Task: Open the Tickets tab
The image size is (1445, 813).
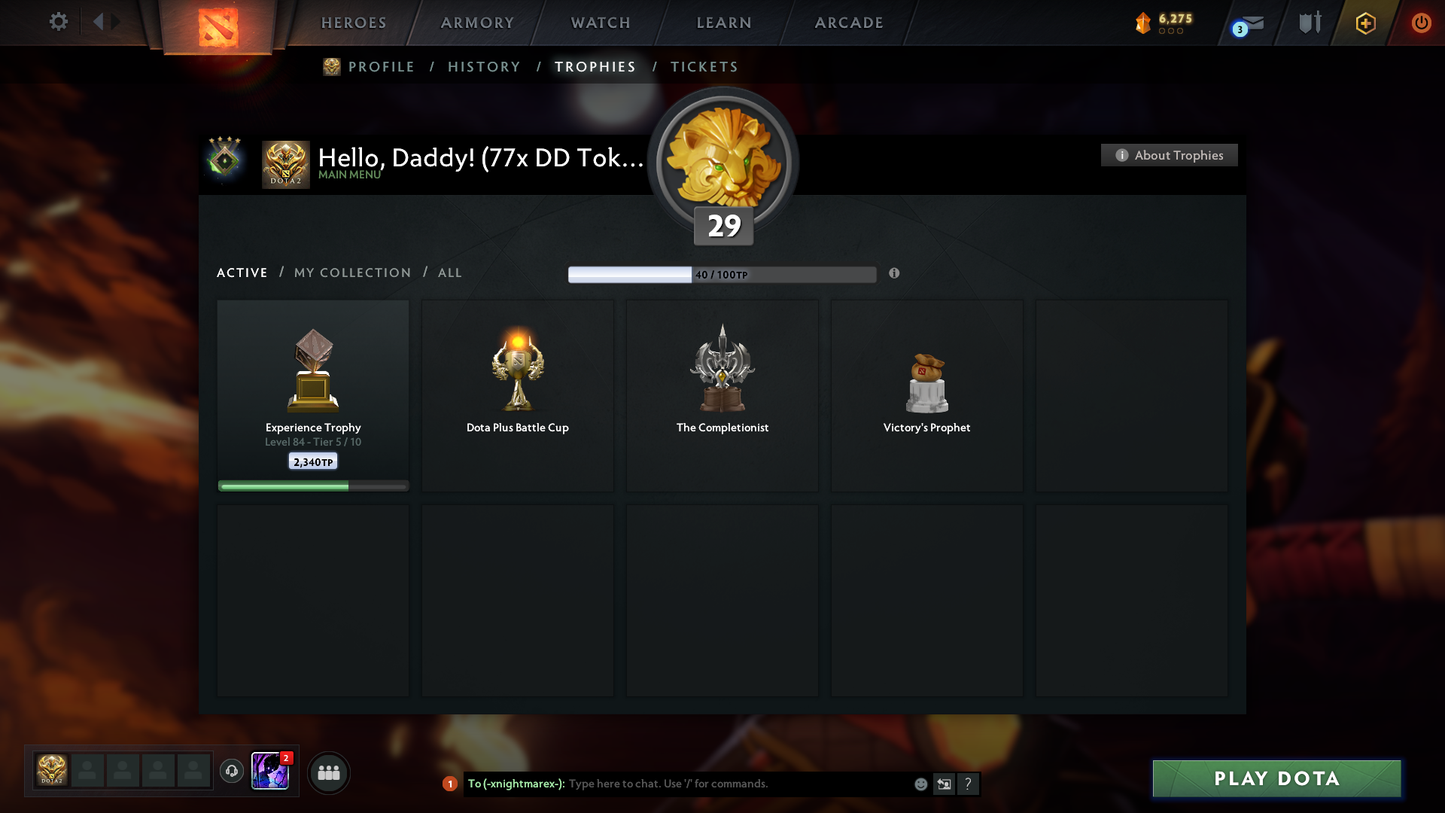Action: (x=704, y=67)
